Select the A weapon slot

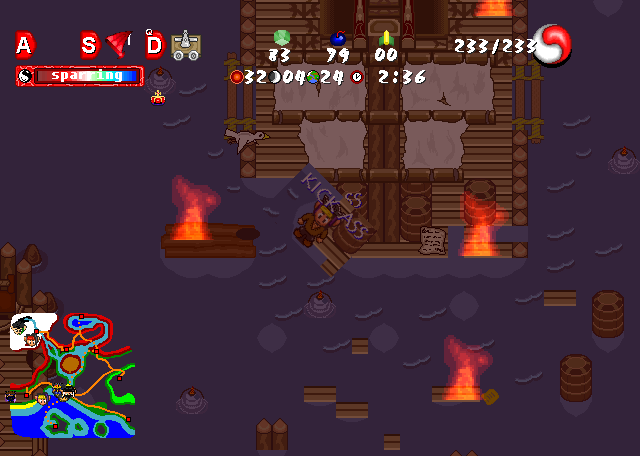[x=24, y=44]
